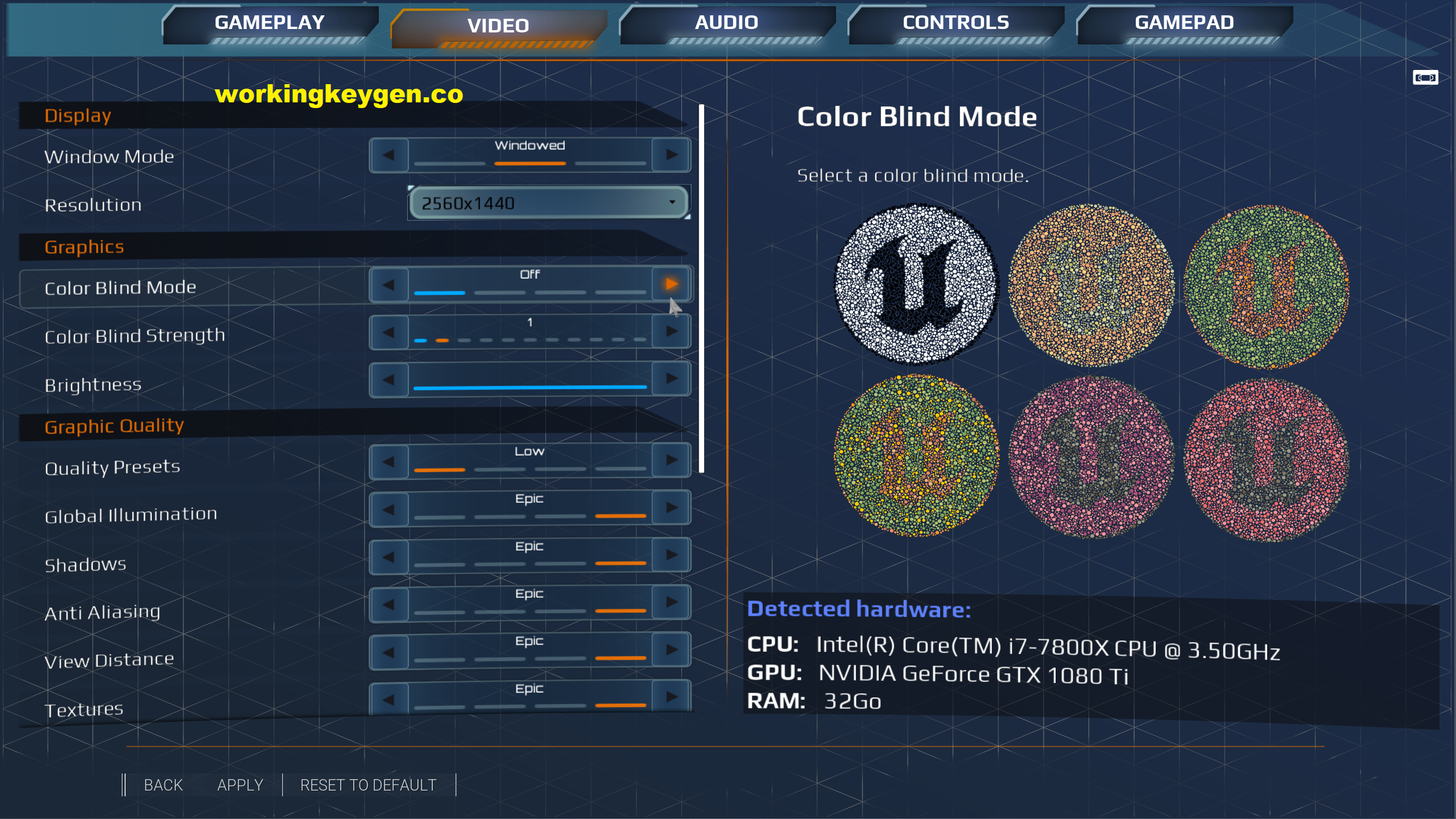Viewport: 1456px width, 819px height.
Task: Reduce View Distance with left arrow
Action: point(389,650)
